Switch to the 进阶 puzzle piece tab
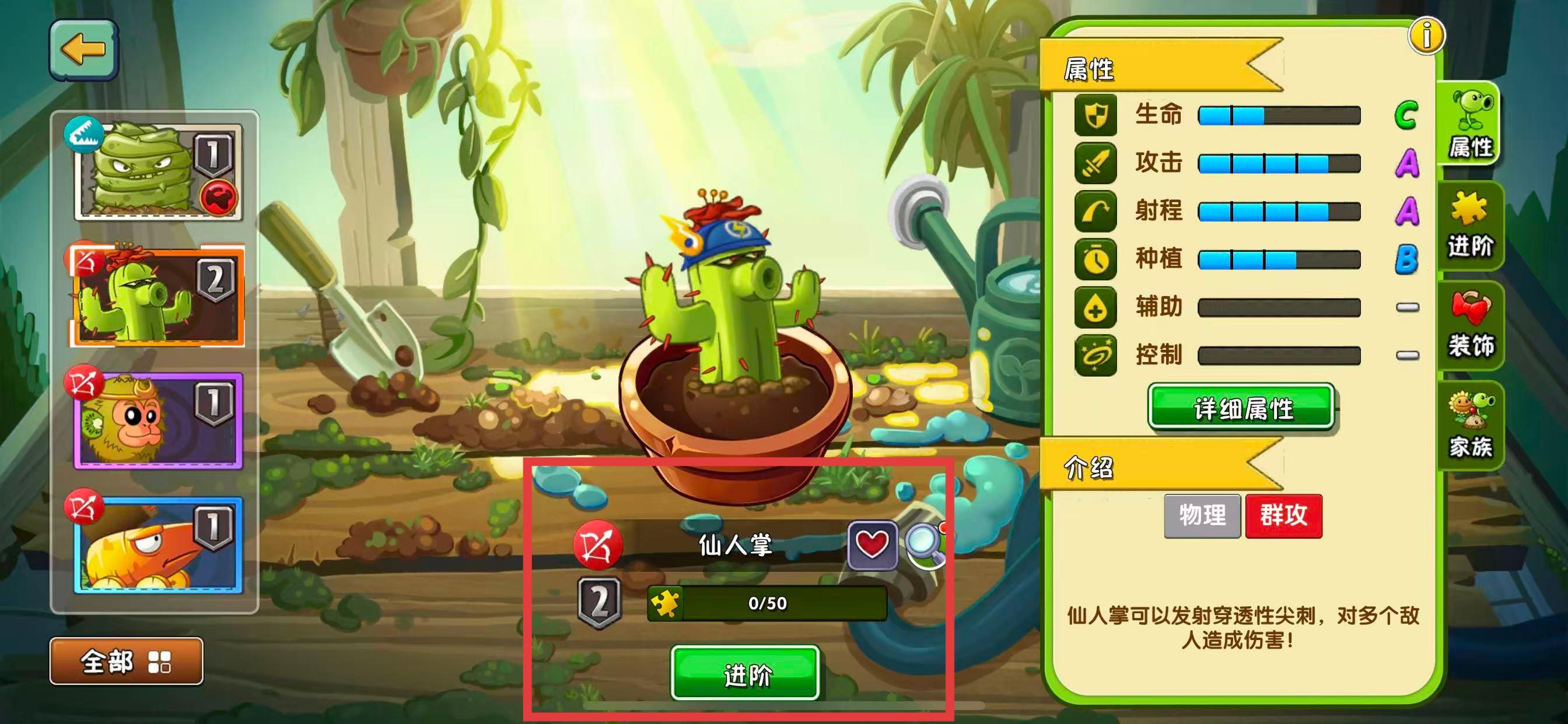Image resolution: width=1568 pixels, height=724 pixels. pos(1469,225)
